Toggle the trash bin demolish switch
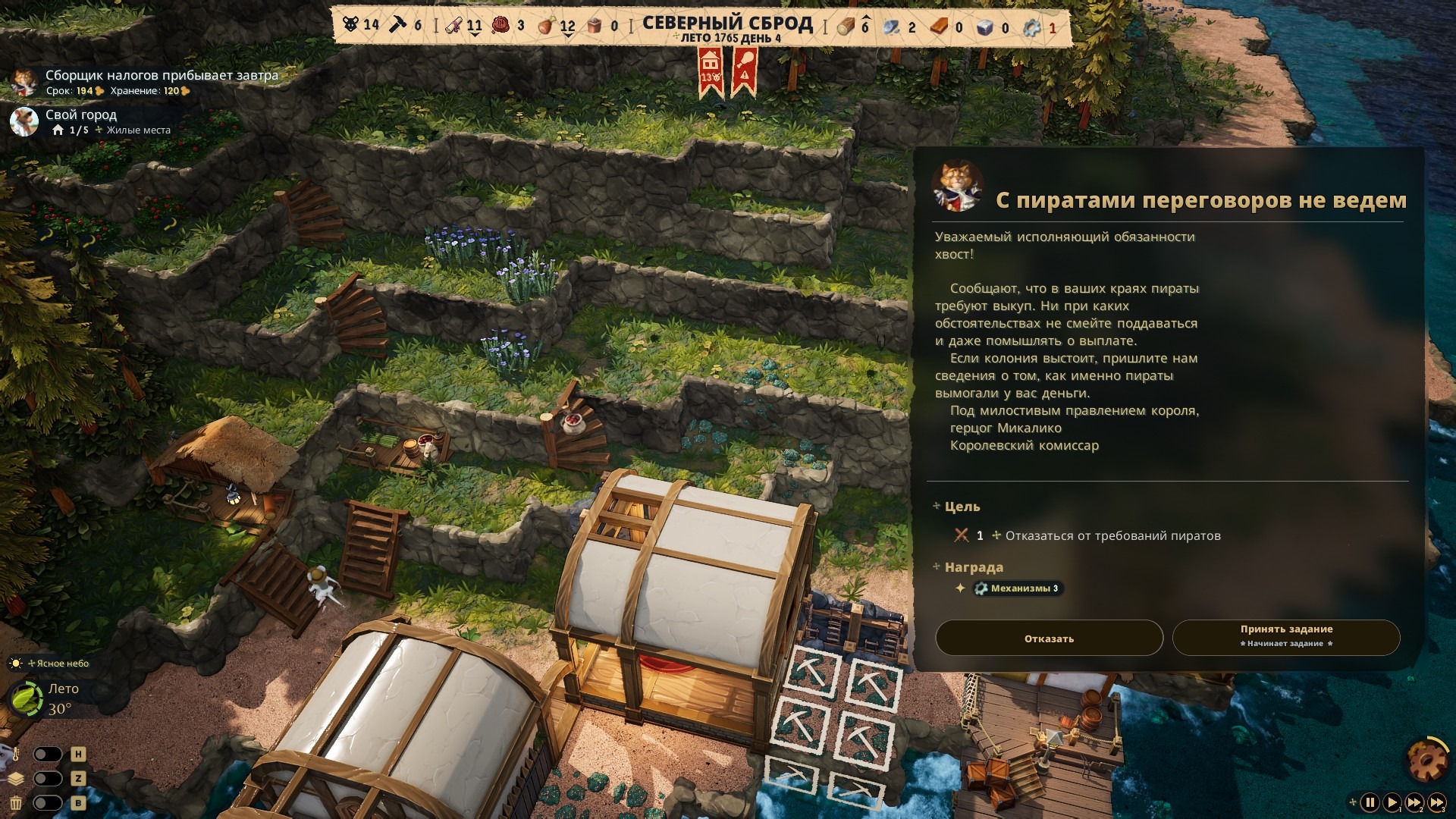Image resolution: width=1456 pixels, height=819 pixels. coord(47,803)
